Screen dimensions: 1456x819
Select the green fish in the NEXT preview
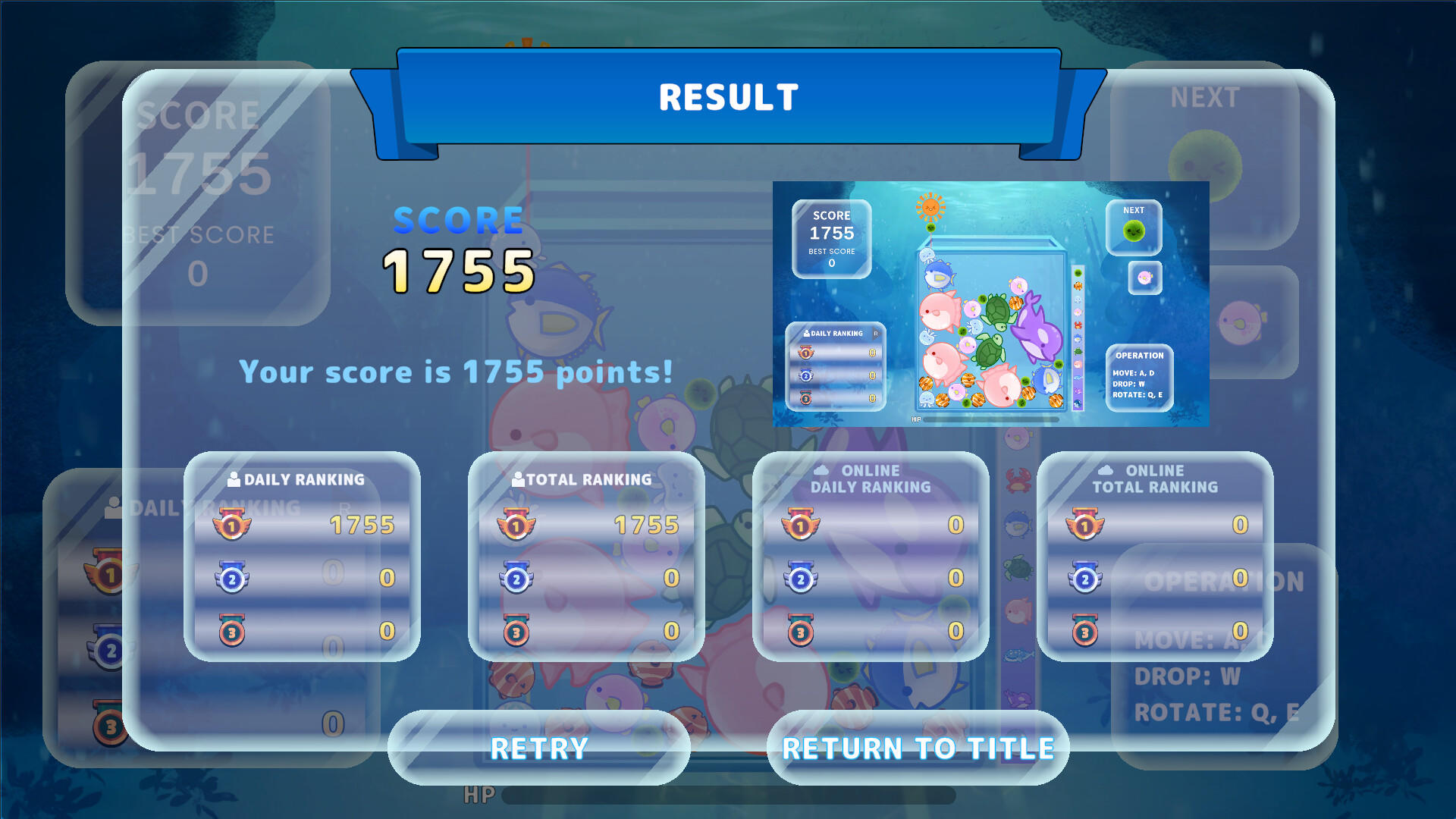tap(1134, 231)
